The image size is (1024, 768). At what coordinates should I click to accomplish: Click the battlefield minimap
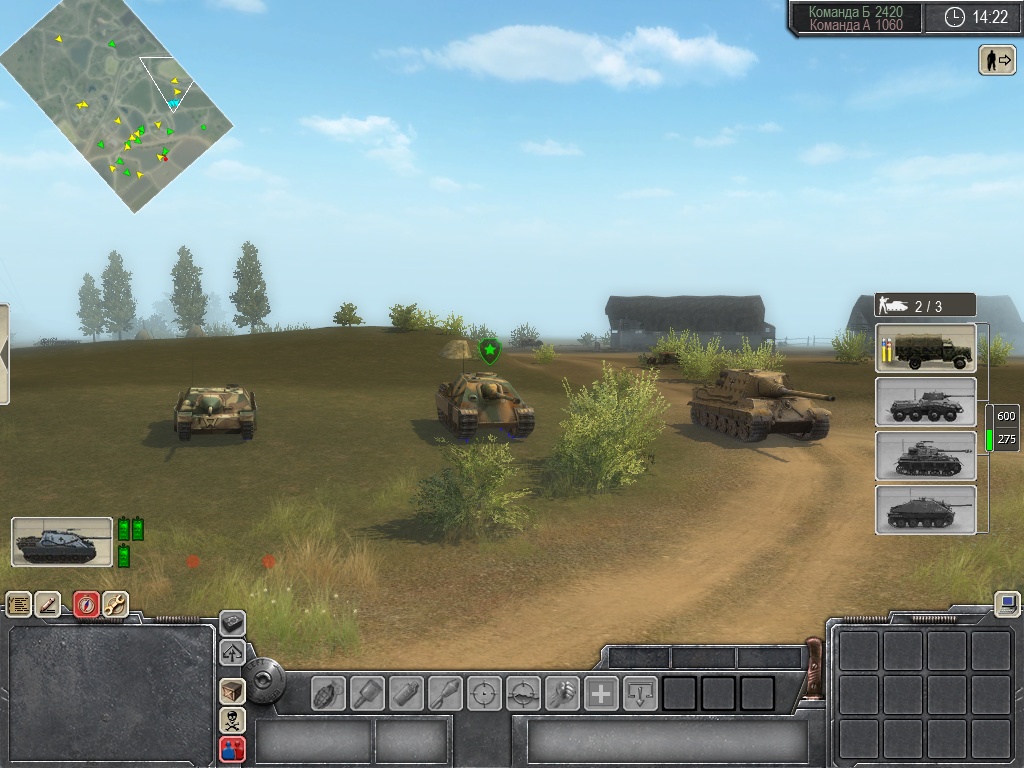coord(117,105)
